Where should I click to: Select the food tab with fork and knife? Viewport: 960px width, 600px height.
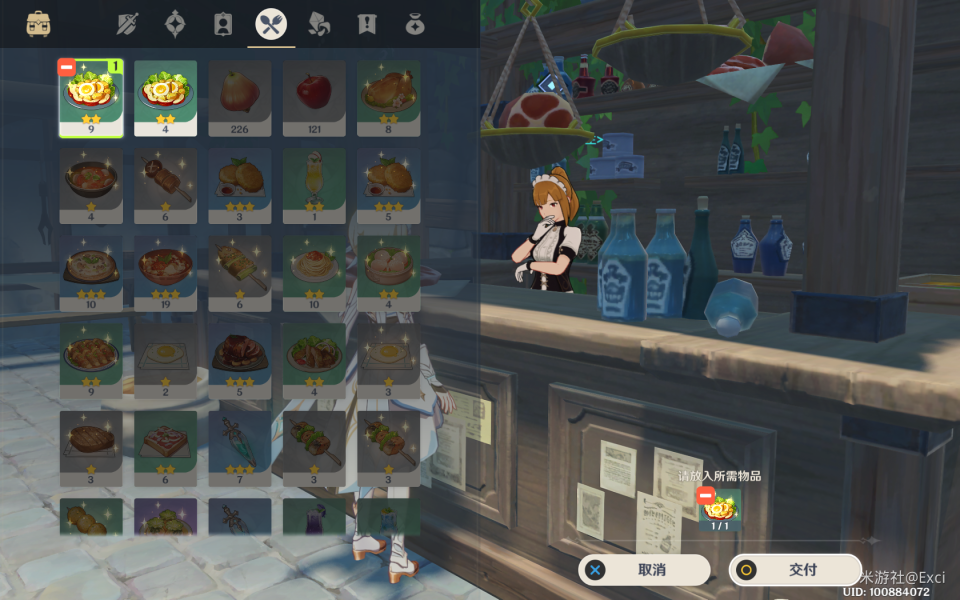click(x=271, y=24)
